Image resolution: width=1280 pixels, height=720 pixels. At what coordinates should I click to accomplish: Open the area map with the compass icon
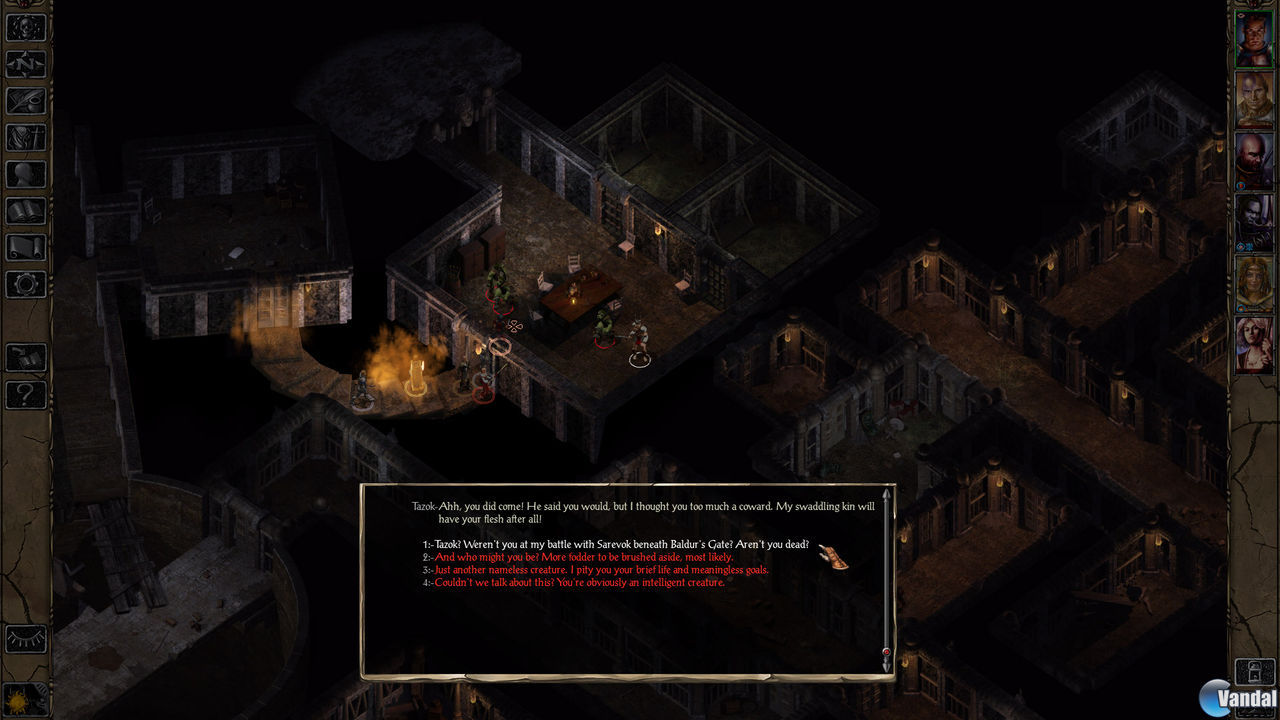coord(26,64)
